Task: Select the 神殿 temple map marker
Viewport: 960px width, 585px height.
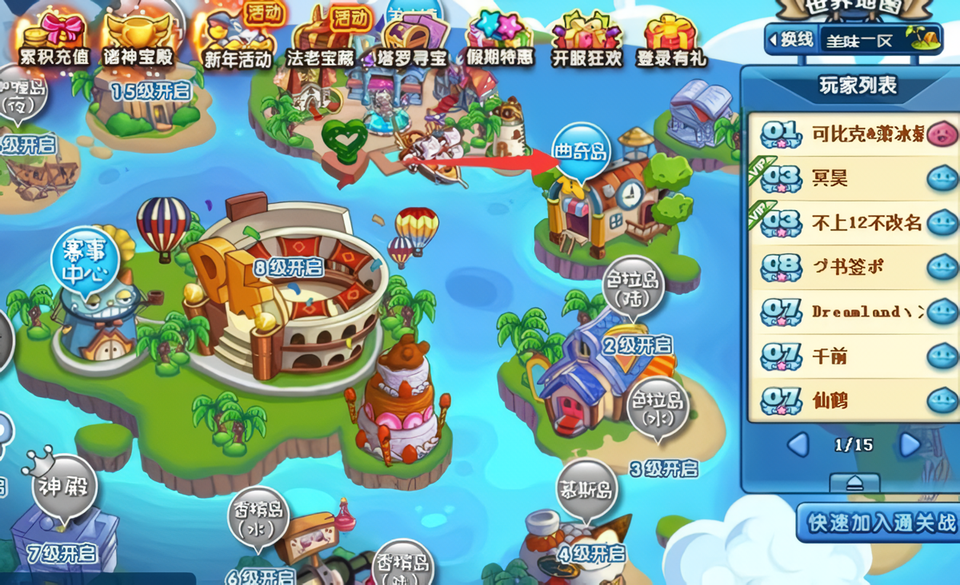Action: point(64,490)
